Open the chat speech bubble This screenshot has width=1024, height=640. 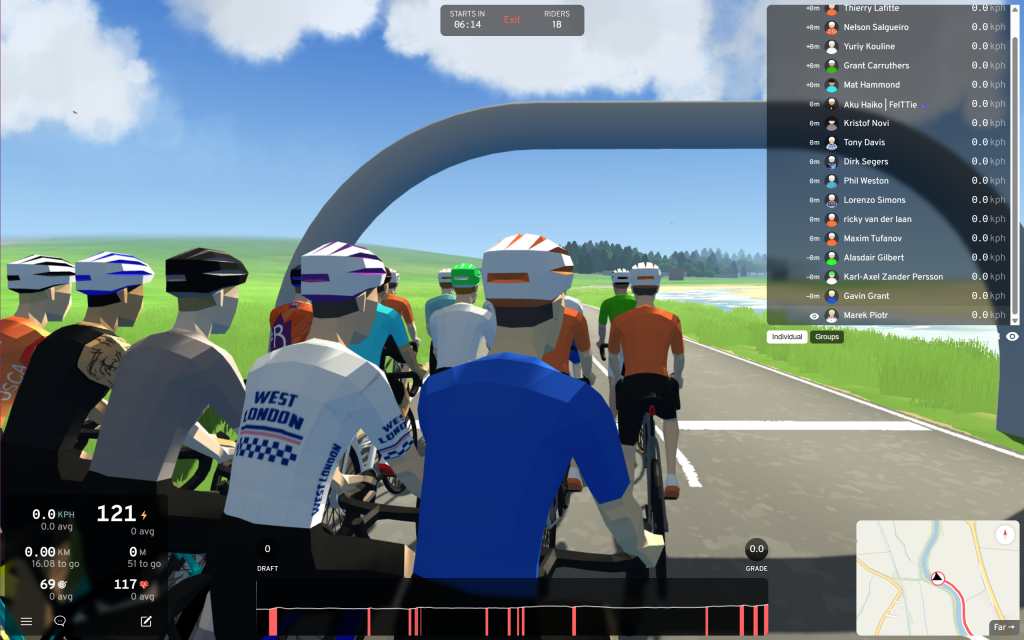(x=60, y=621)
